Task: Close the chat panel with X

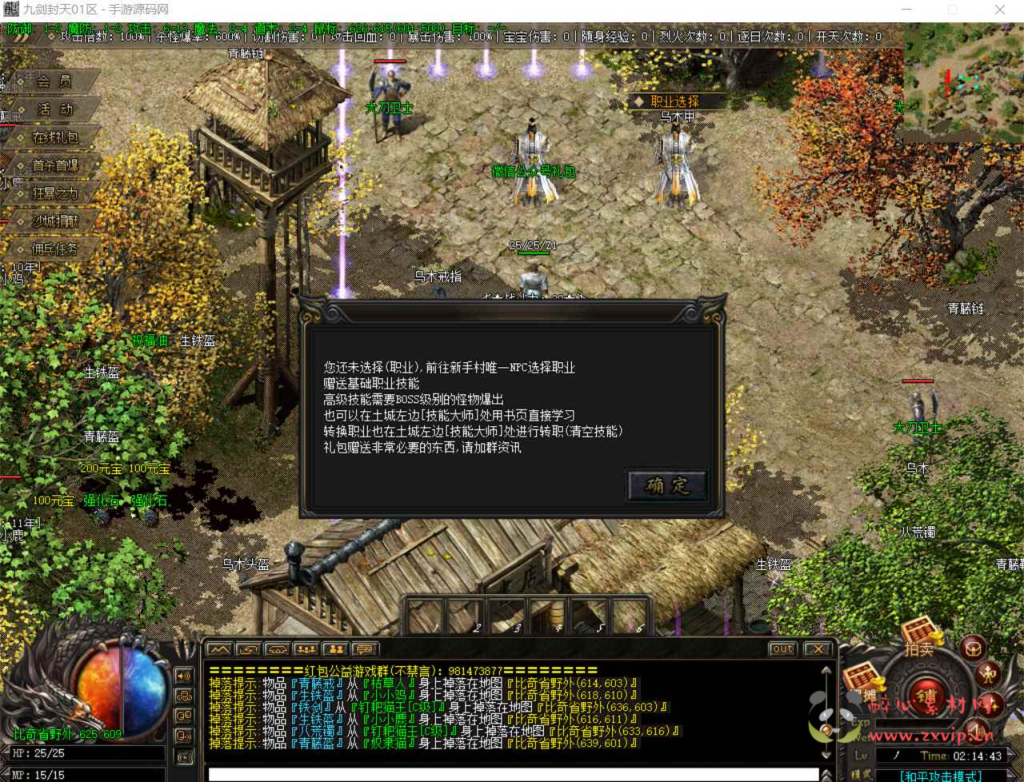Action: pyautogui.click(x=818, y=649)
